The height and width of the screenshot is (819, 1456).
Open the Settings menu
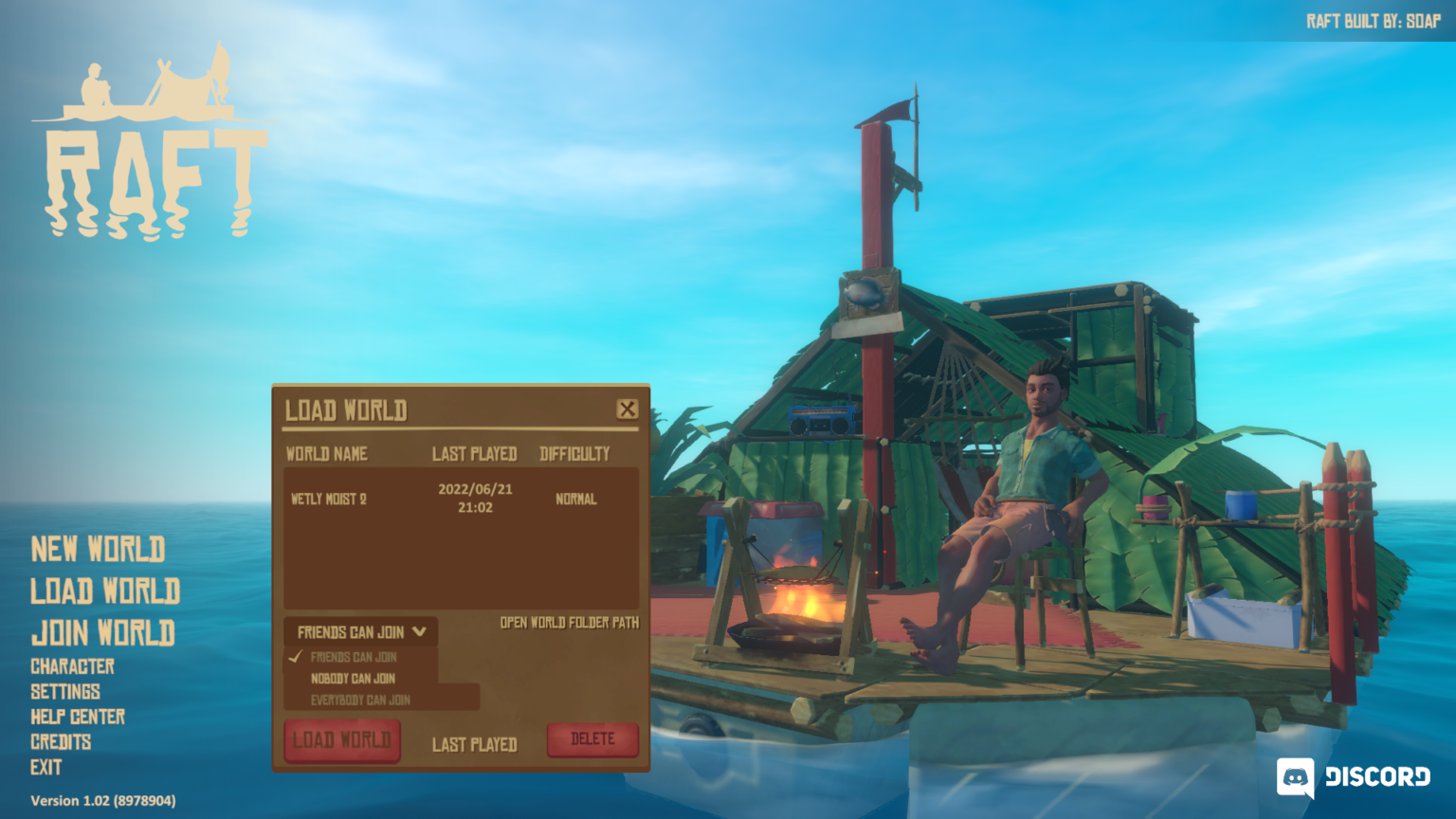click(x=66, y=692)
